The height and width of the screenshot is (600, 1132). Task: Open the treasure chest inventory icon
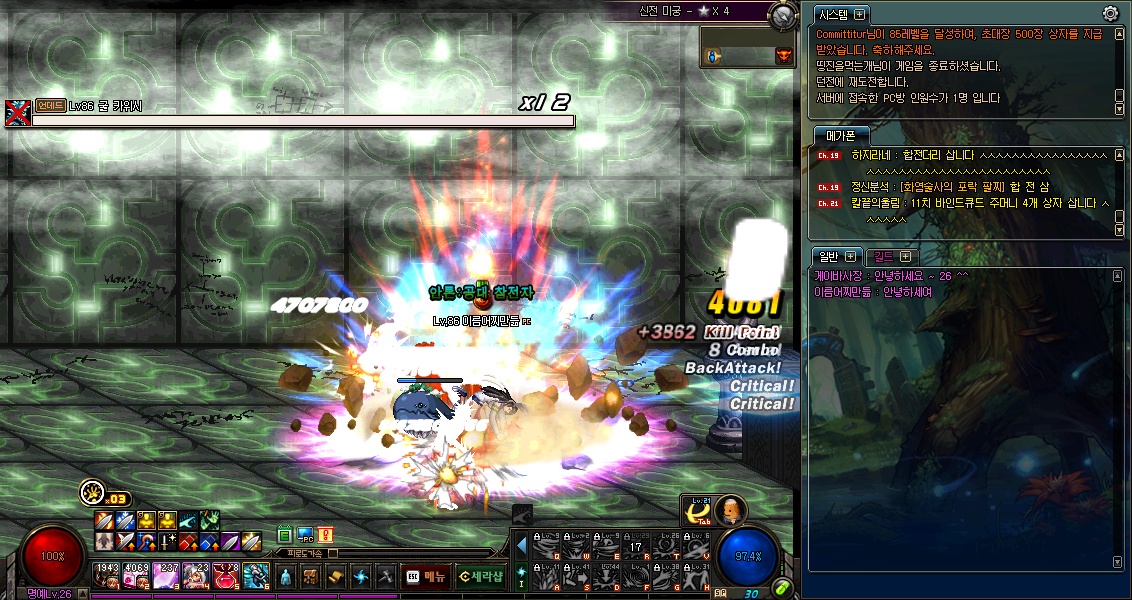click(311, 576)
